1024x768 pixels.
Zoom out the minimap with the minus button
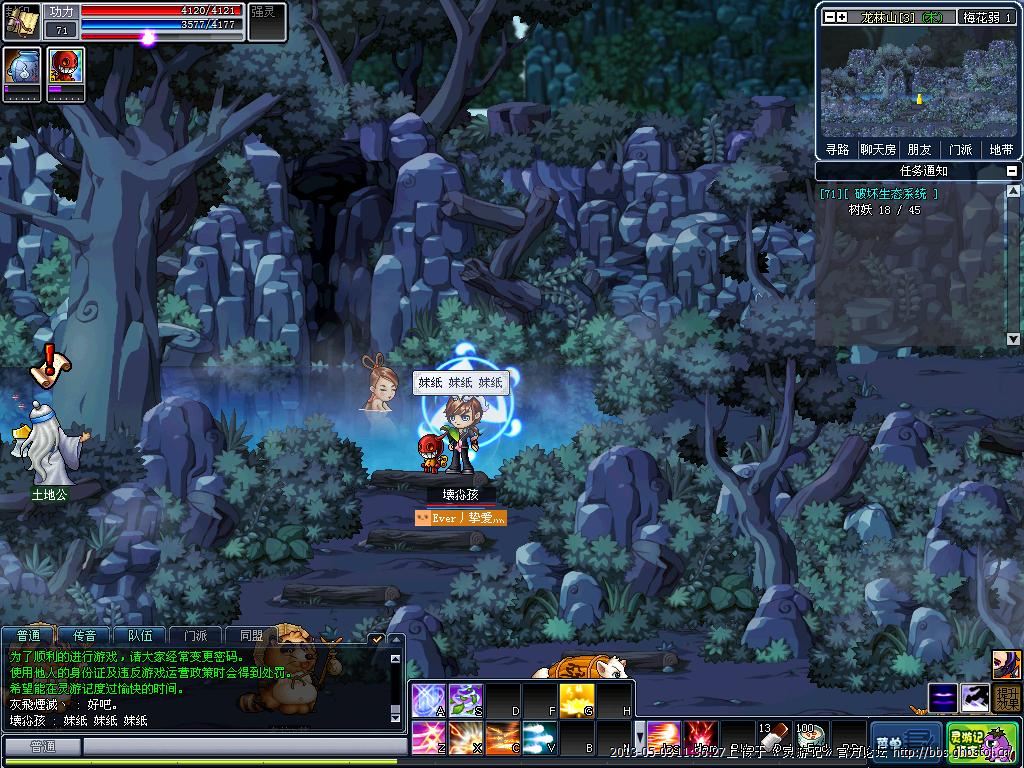point(829,17)
